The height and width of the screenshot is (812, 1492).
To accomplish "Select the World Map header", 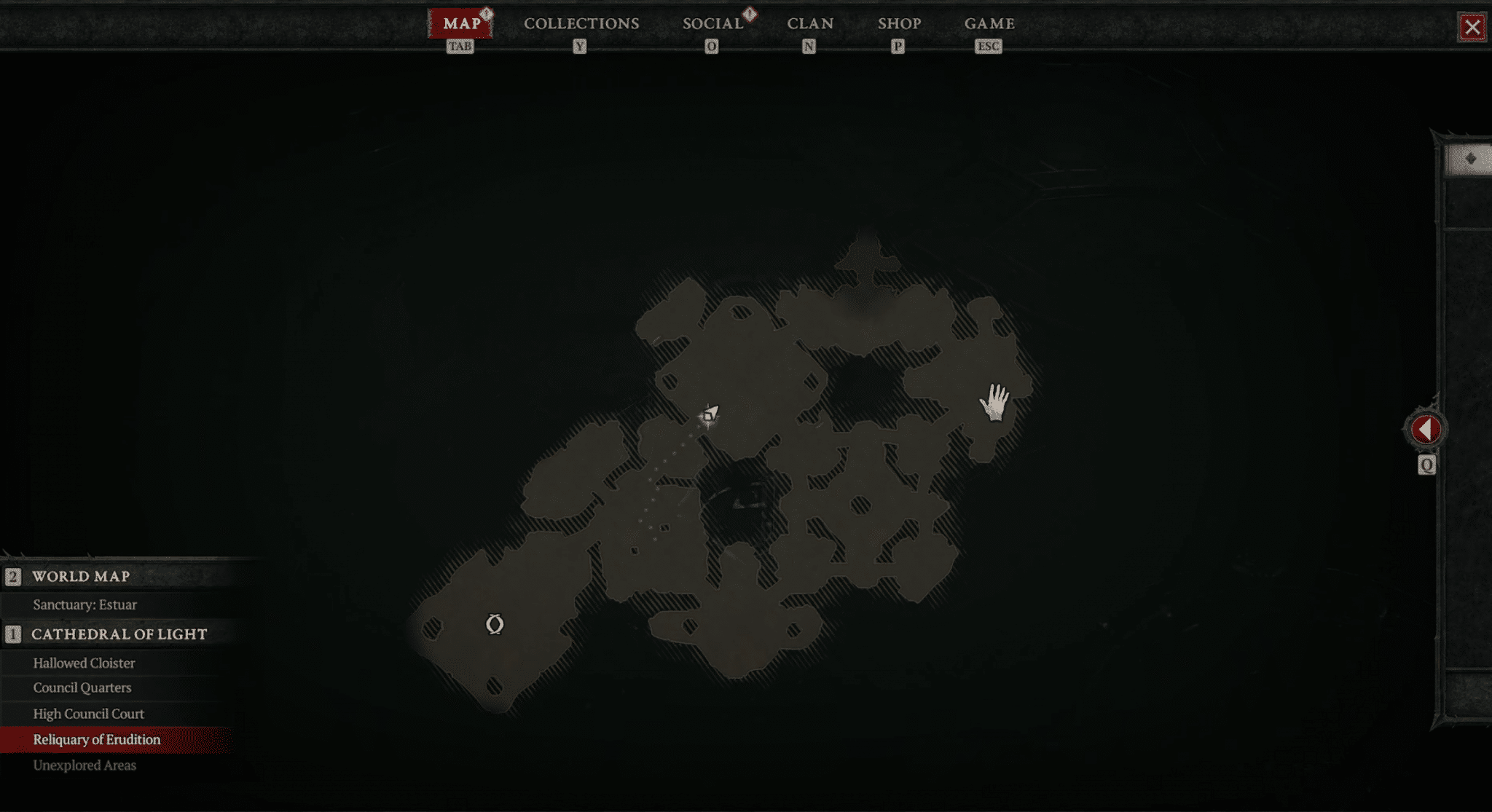I will click(81, 576).
